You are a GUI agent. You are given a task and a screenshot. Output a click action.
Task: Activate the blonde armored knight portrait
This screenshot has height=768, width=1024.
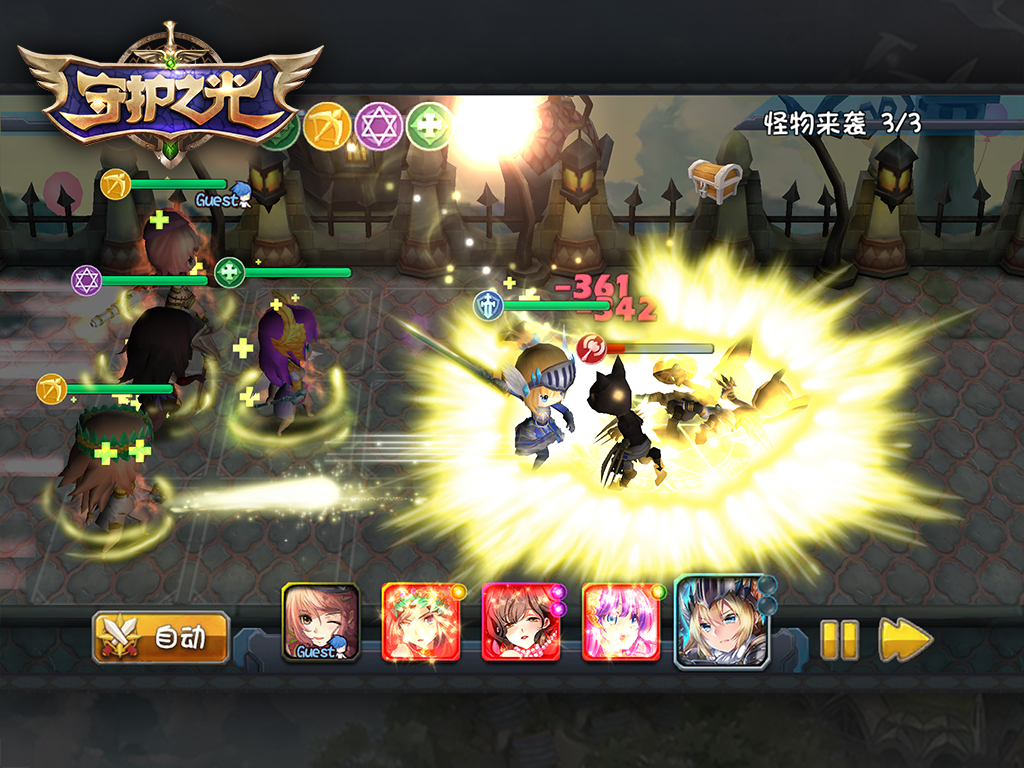(722, 622)
